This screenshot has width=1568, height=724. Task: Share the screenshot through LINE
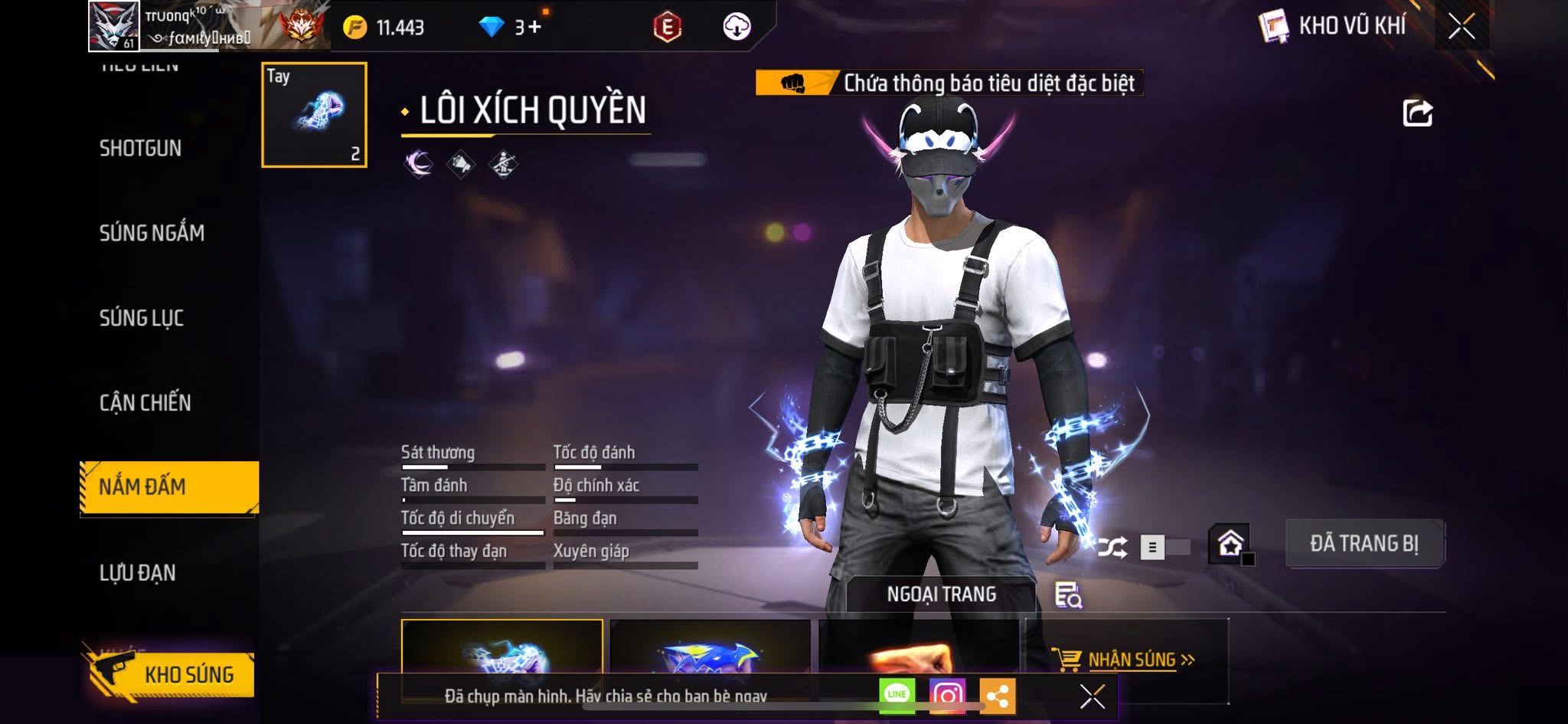pyautogui.click(x=897, y=696)
